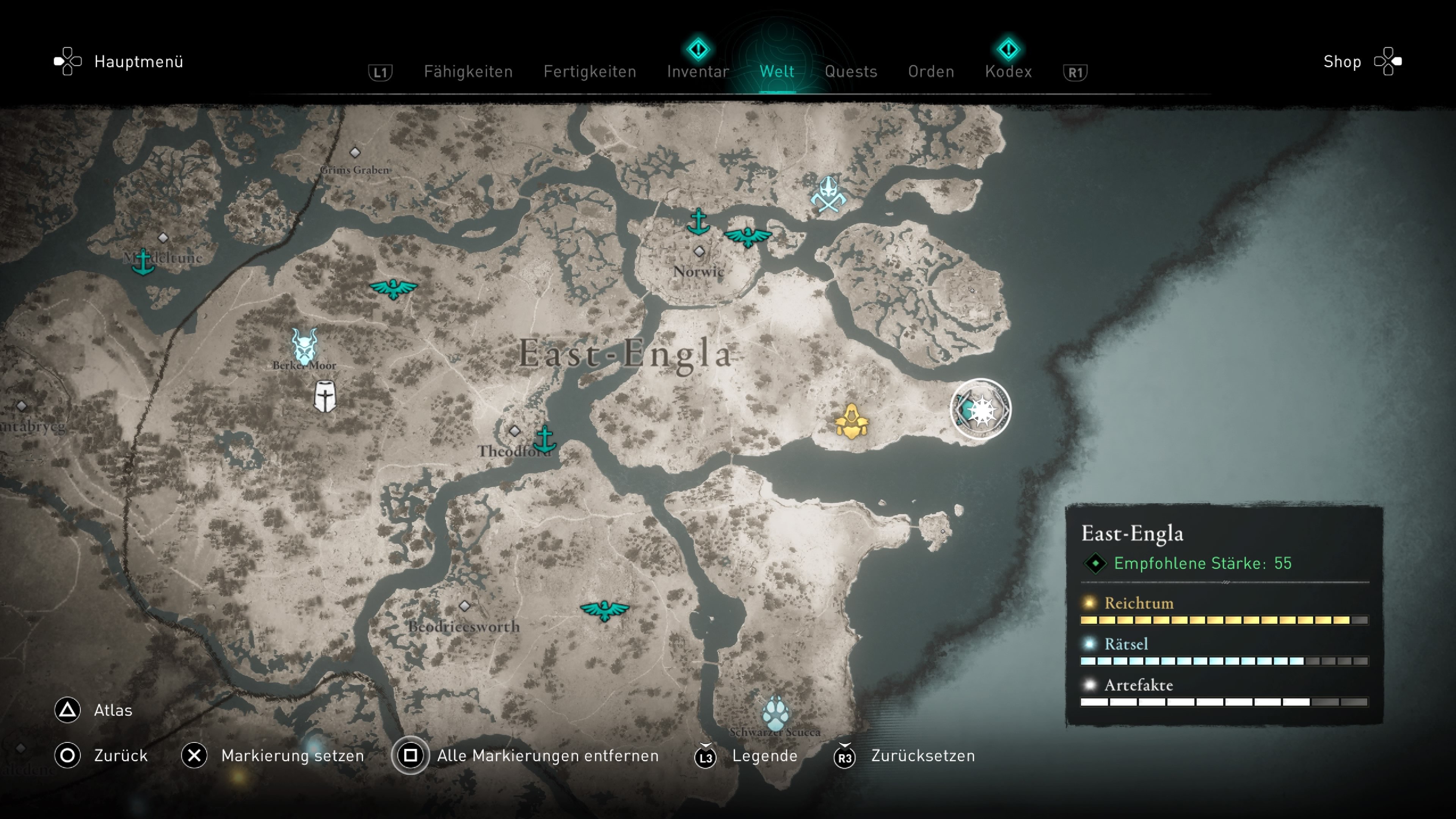Choose the paw icon at Schwarzer Scucca
1456x819 pixels.
[x=775, y=713]
